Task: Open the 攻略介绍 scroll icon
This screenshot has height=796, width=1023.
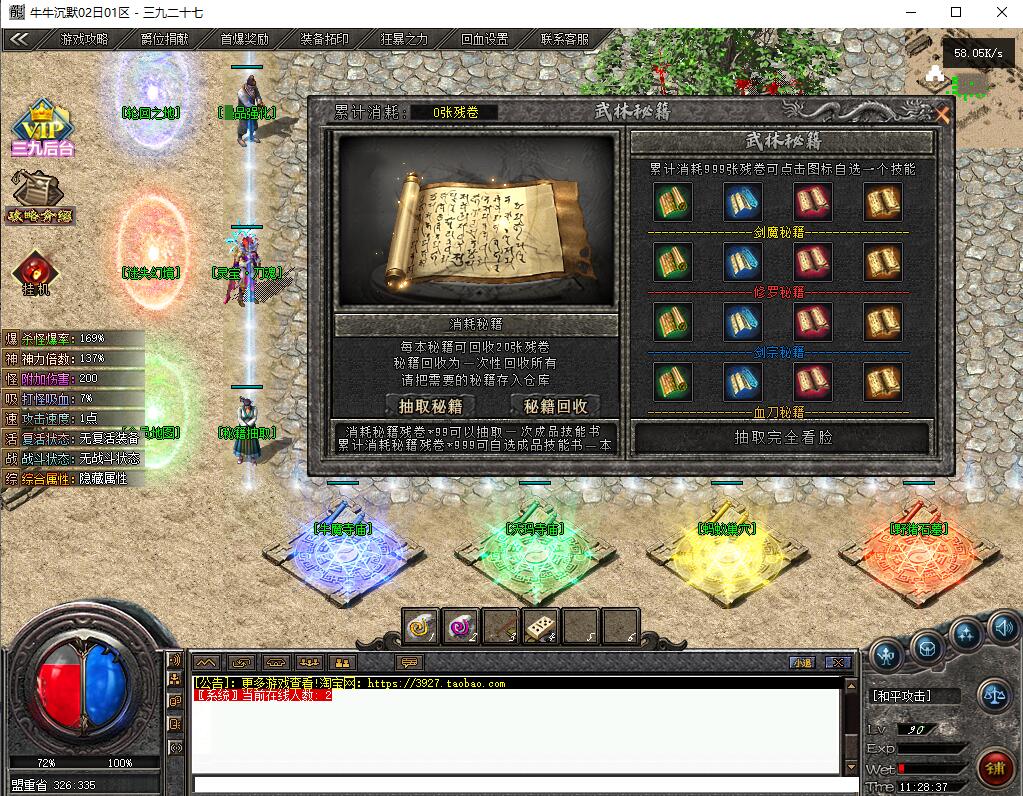Action: (x=38, y=196)
